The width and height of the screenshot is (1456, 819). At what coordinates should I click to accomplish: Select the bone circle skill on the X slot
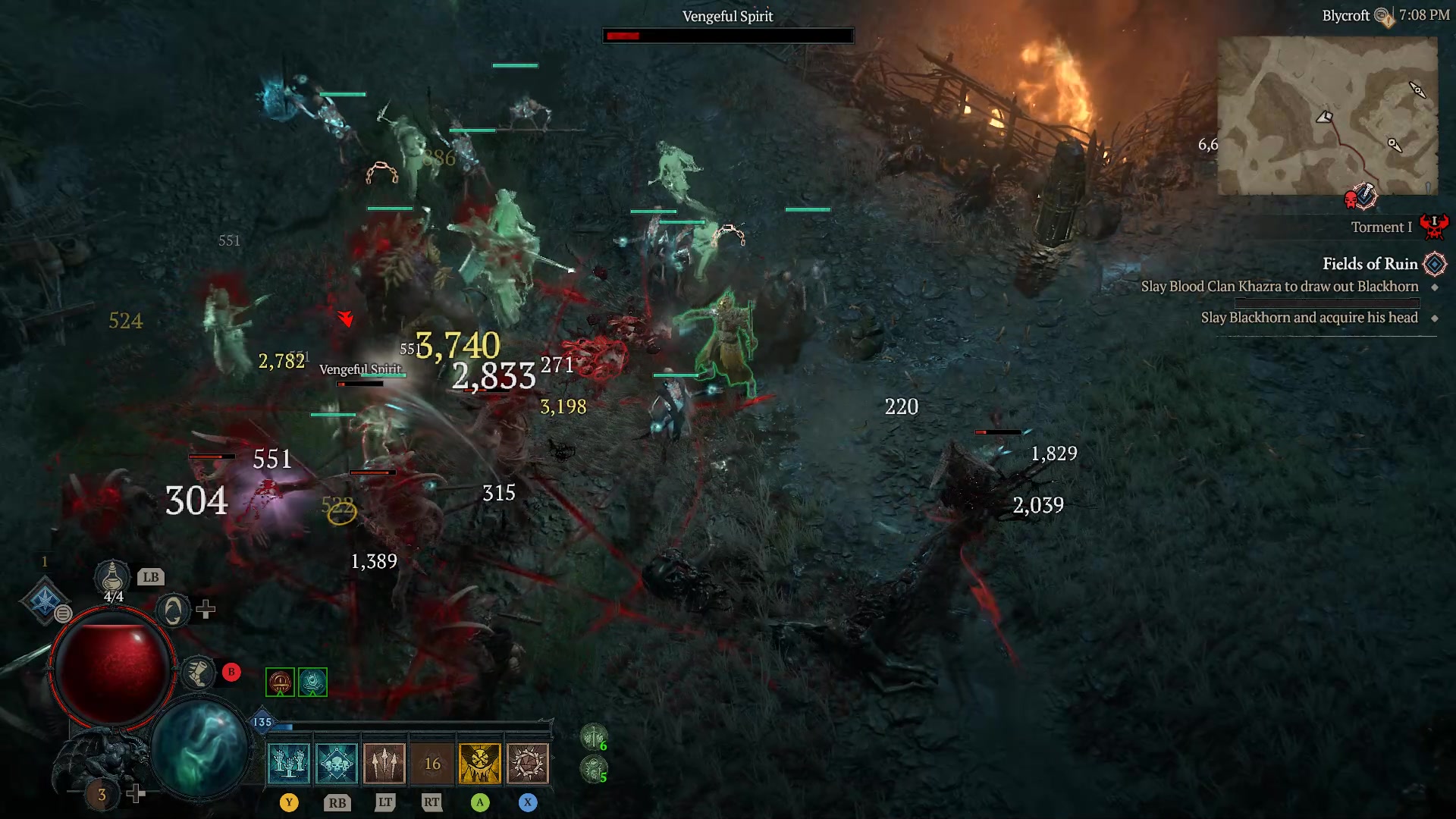point(527,762)
